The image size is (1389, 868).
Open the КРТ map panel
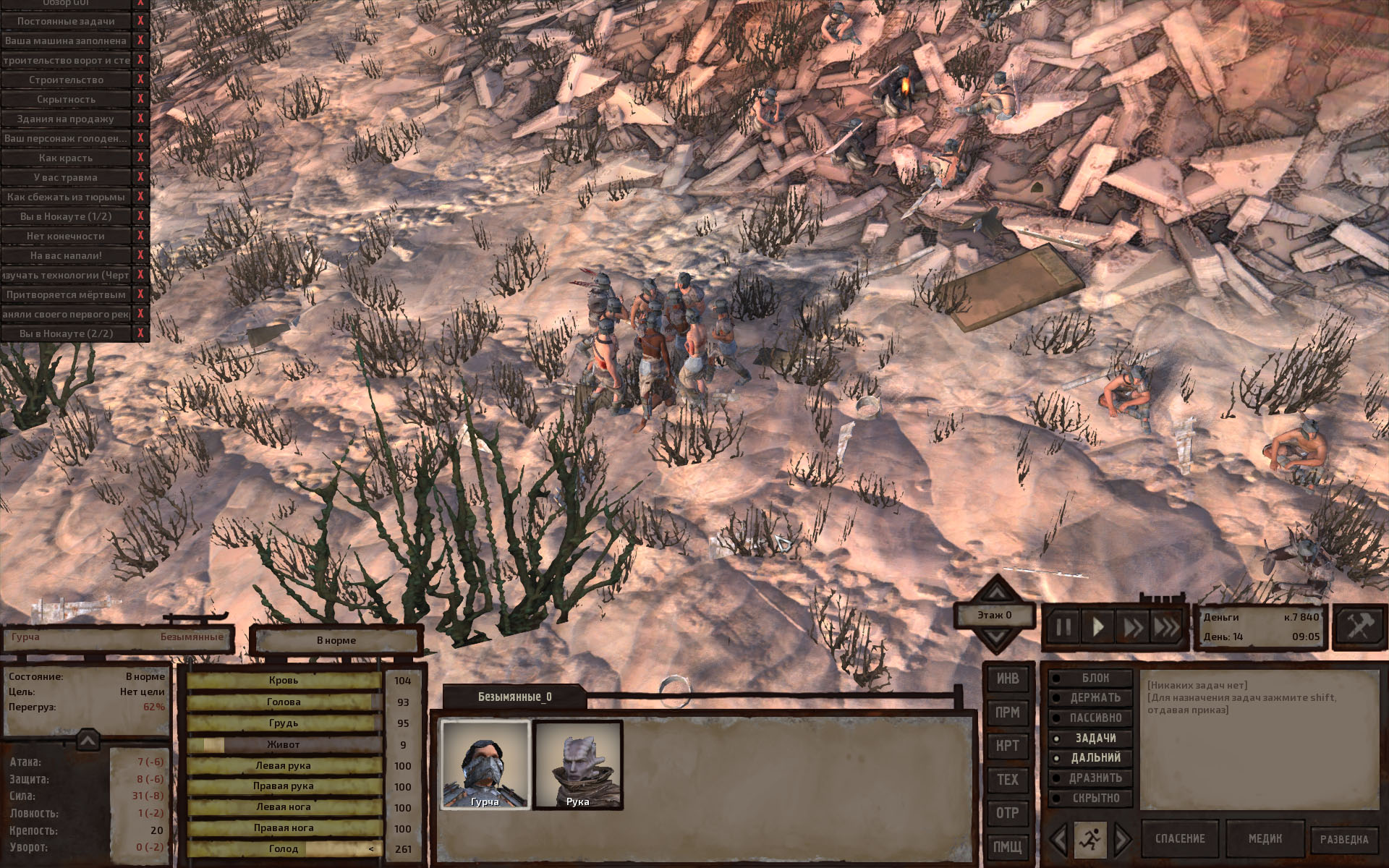(1007, 746)
